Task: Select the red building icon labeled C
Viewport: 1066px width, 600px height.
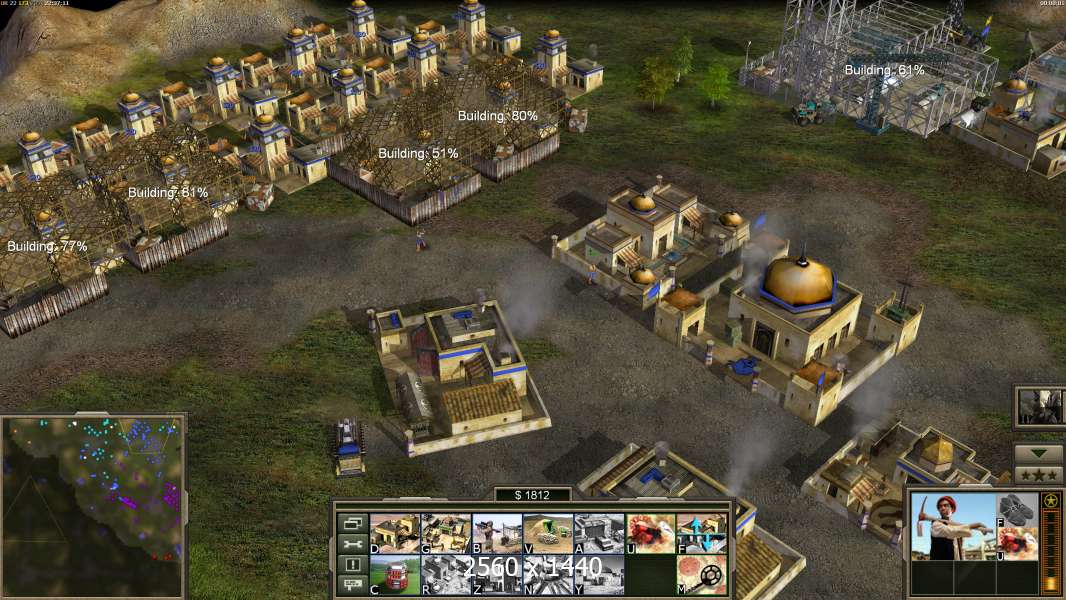Action: pos(394,575)
